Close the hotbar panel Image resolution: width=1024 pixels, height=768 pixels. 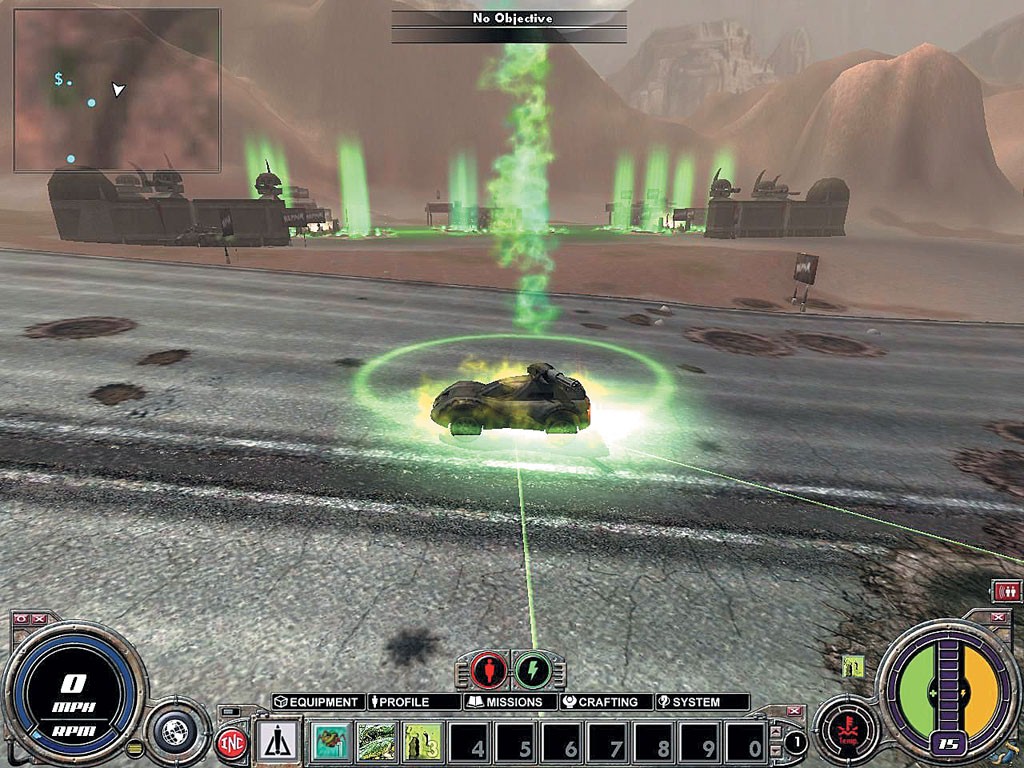coord(794,711)
